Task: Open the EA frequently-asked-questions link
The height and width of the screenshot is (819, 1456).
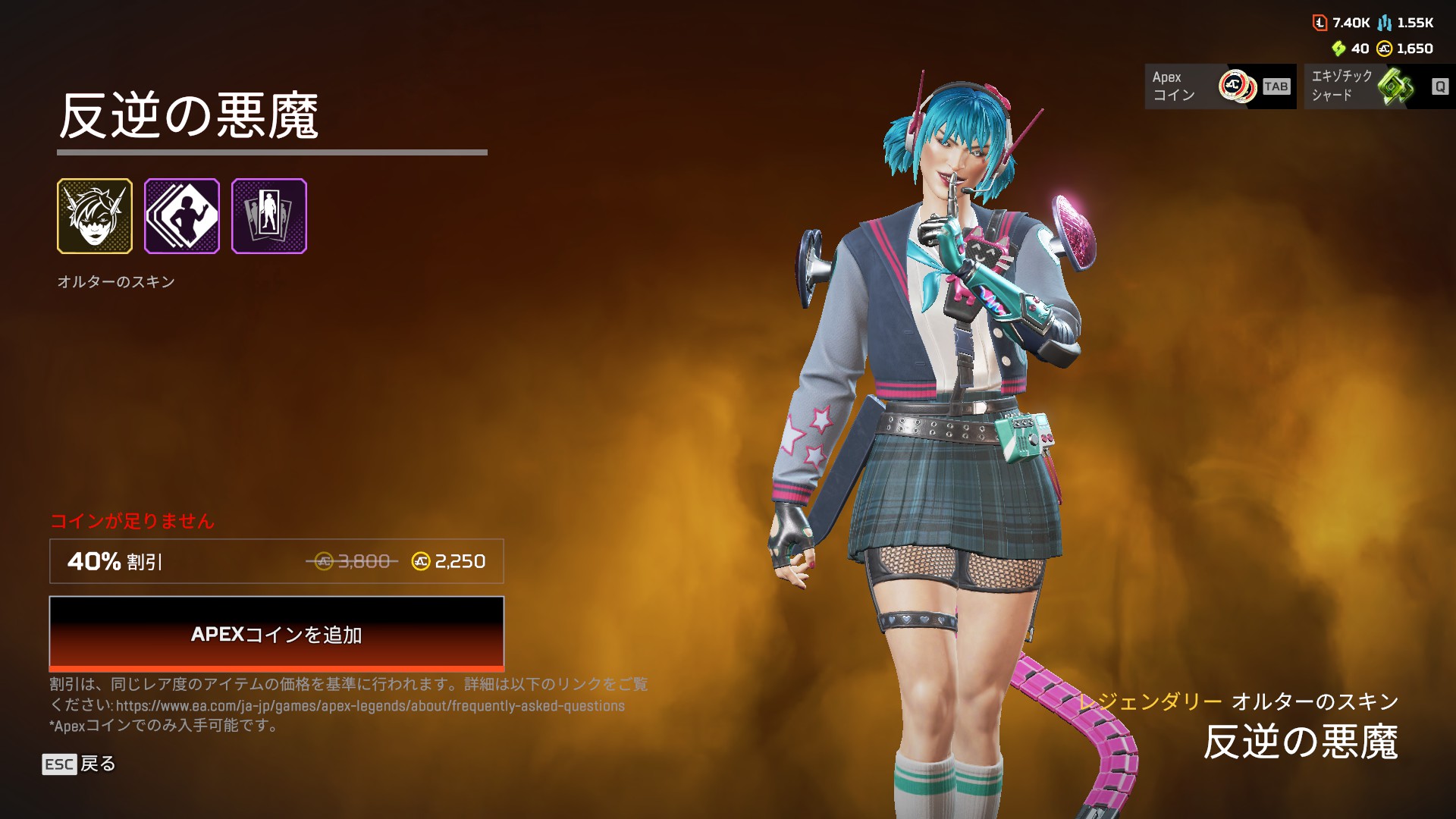Action: click(x=370, y=706)
